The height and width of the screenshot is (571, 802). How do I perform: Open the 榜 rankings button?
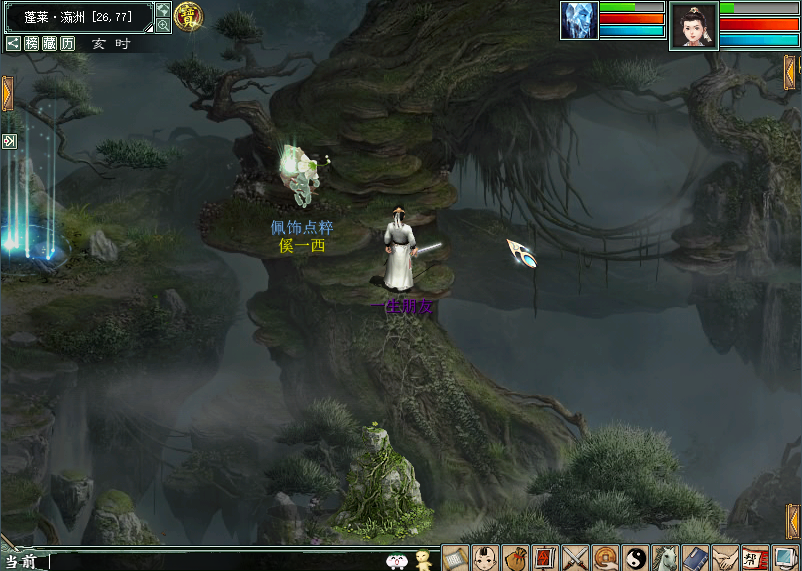(32, 43)
